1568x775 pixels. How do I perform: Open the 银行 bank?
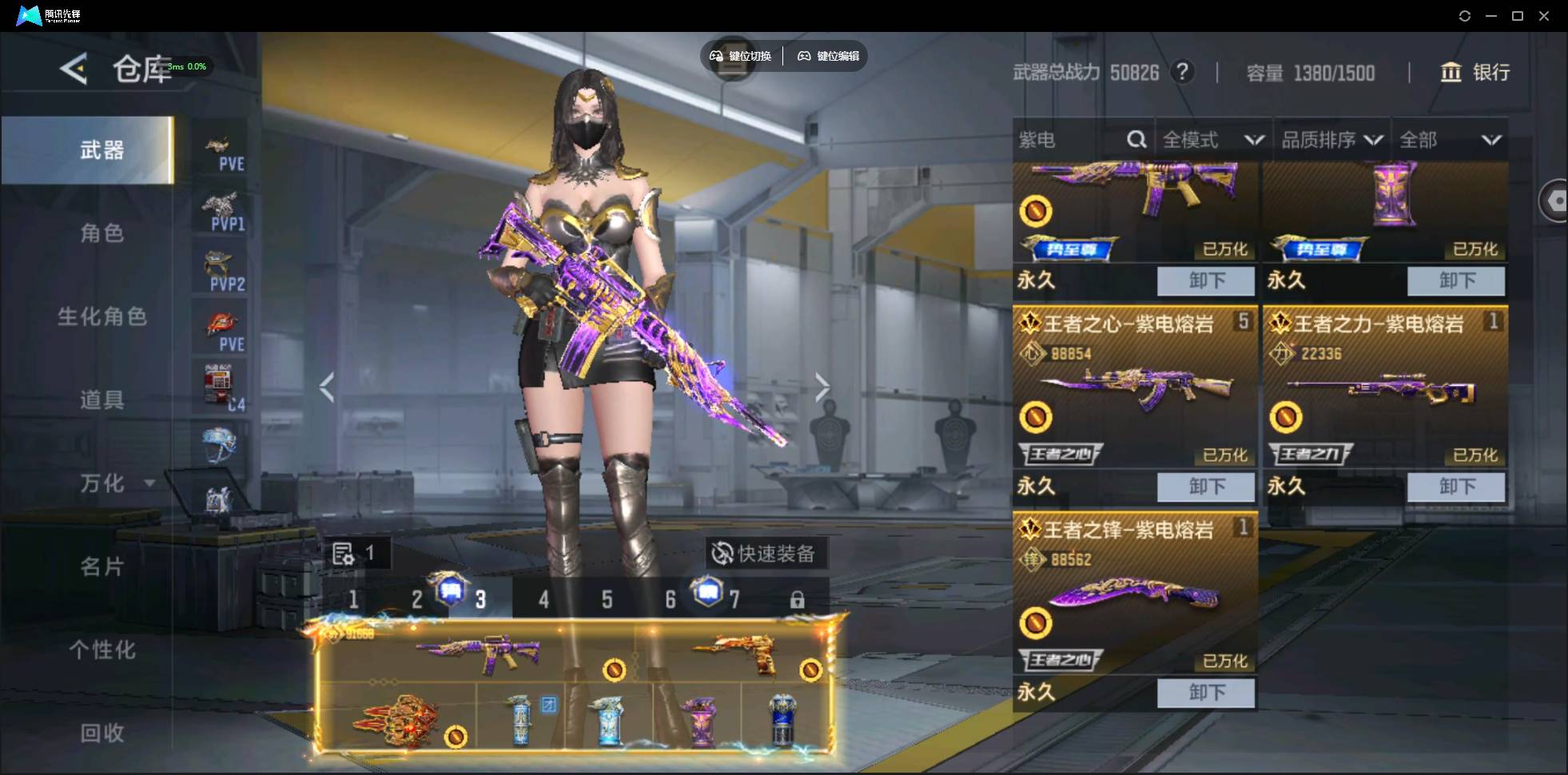(1475, 73)
